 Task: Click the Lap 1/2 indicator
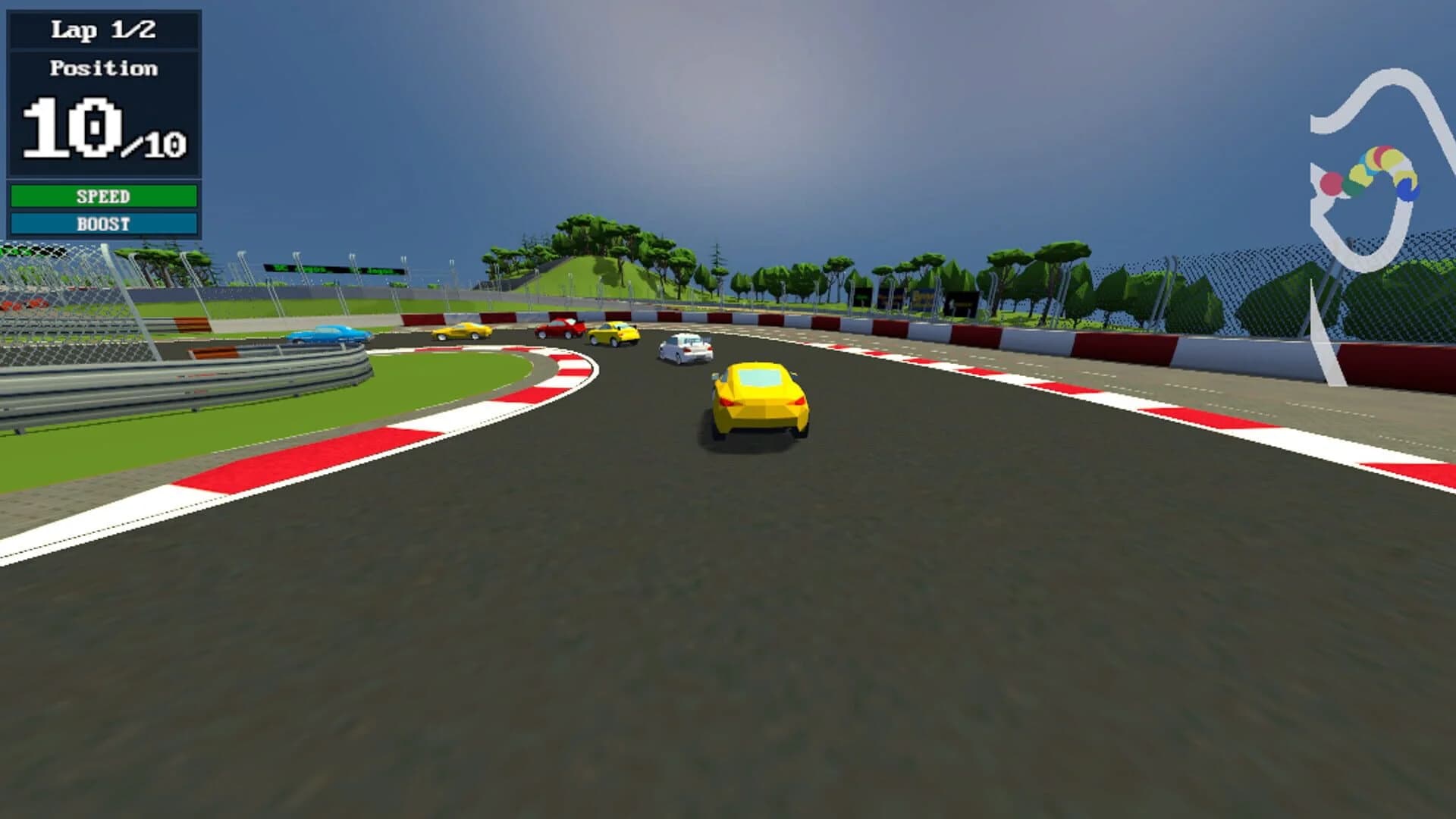click(x=102, y=31)
